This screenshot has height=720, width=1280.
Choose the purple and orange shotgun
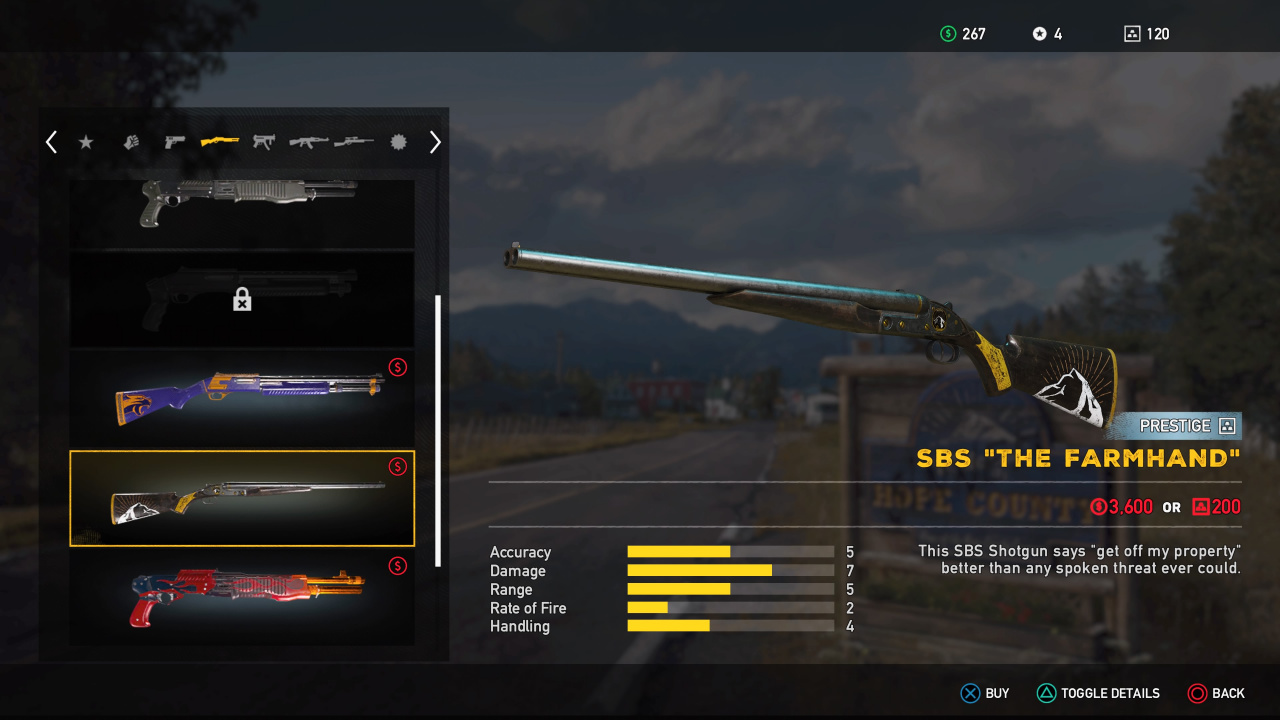click(242, 397)
